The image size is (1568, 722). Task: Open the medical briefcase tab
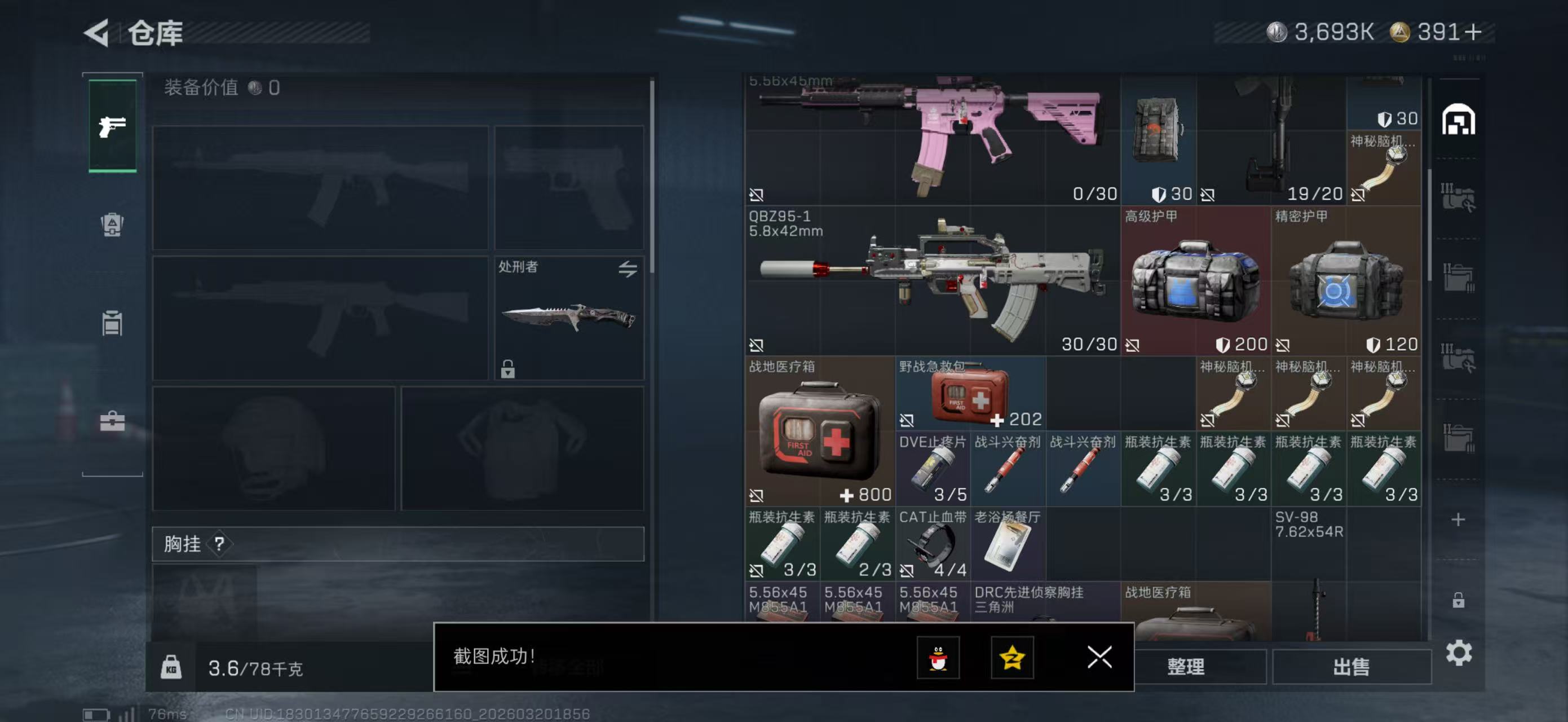[x=113, y=421]
